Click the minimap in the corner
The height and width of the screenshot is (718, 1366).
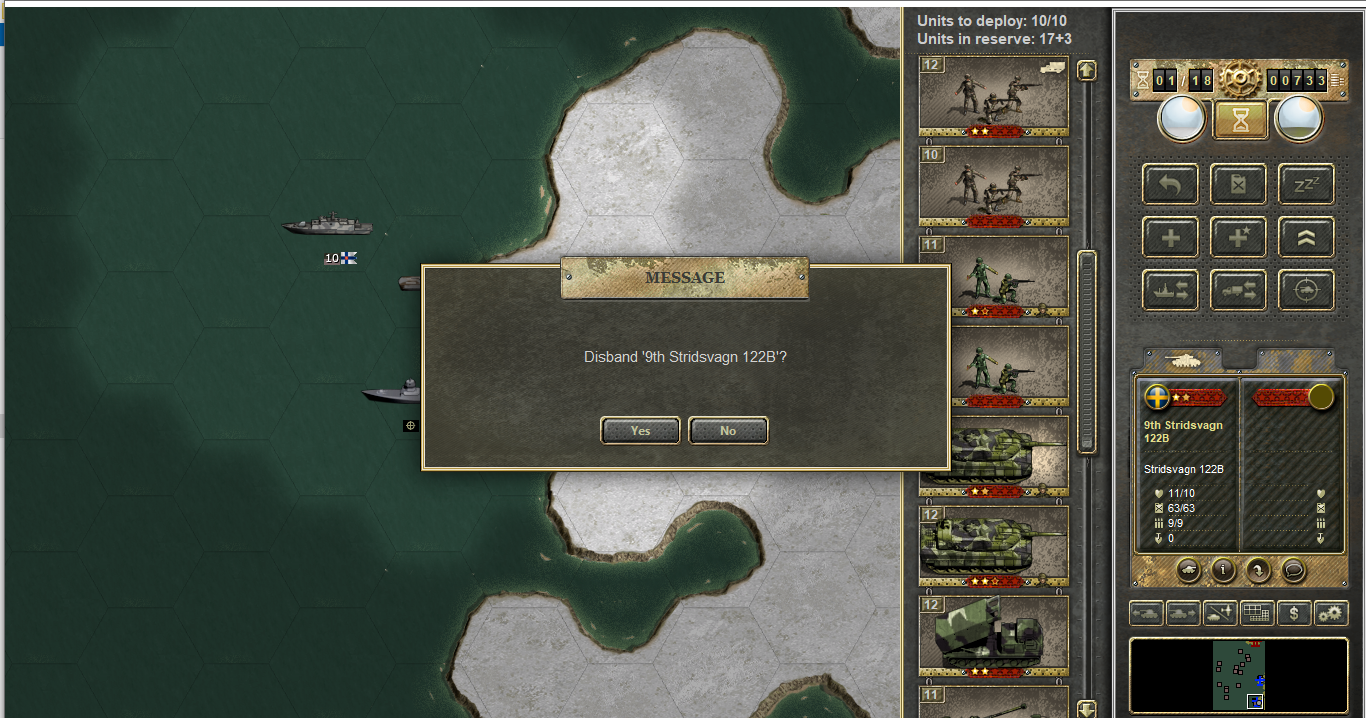[x=1238, y=675]
